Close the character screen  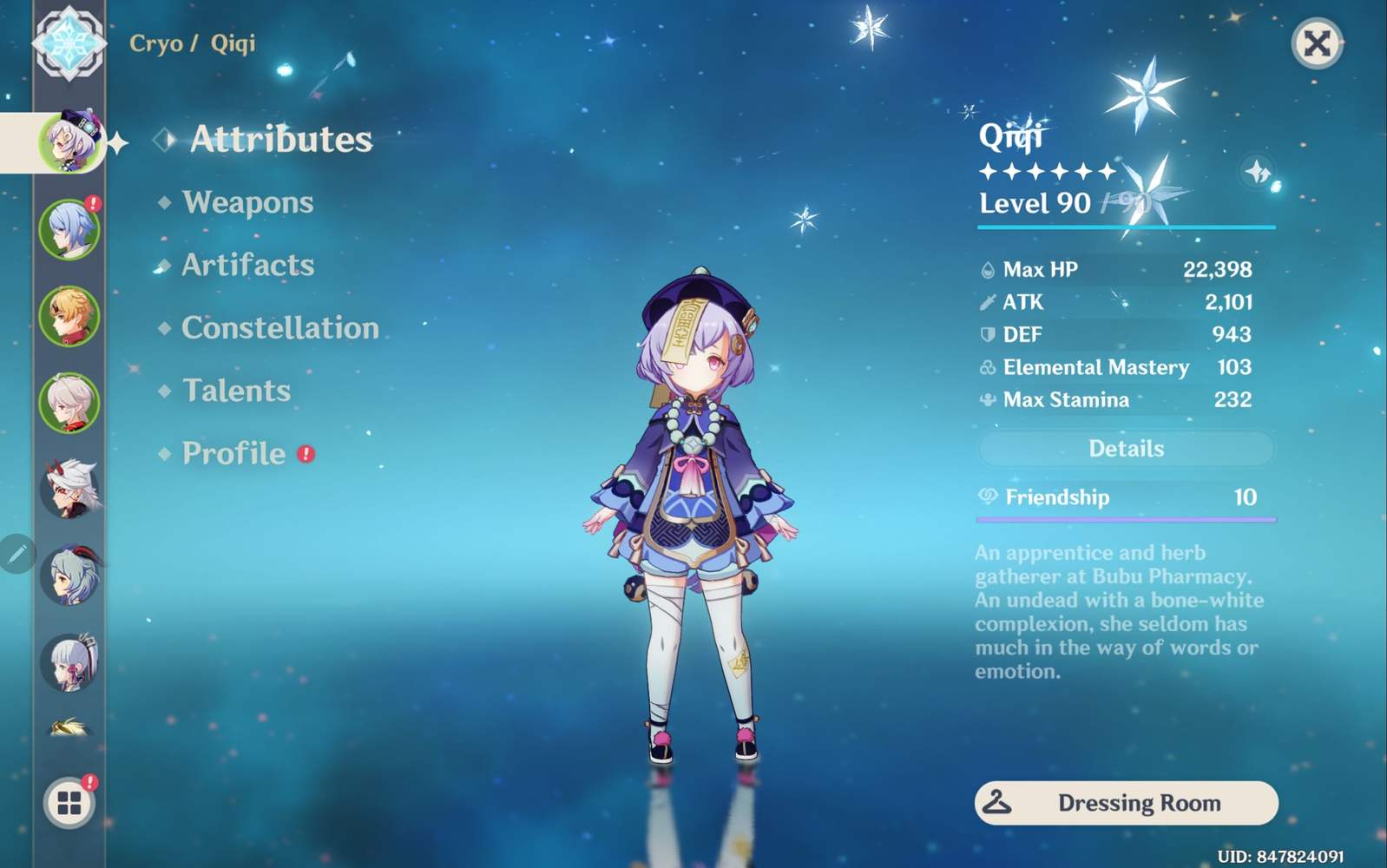point(1317,43)
